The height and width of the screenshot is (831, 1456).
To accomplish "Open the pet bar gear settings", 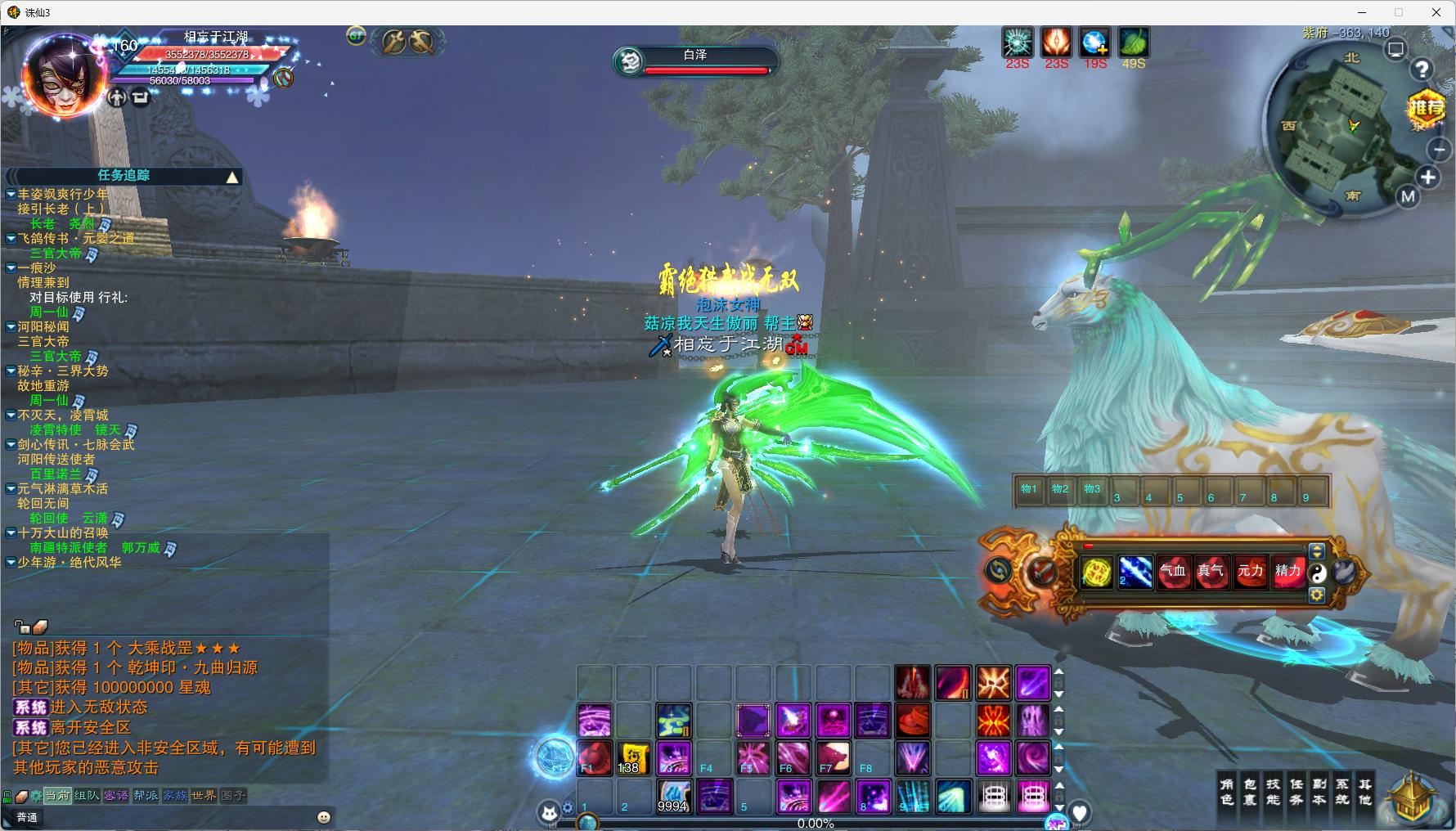I will (x=1317, y=595).
